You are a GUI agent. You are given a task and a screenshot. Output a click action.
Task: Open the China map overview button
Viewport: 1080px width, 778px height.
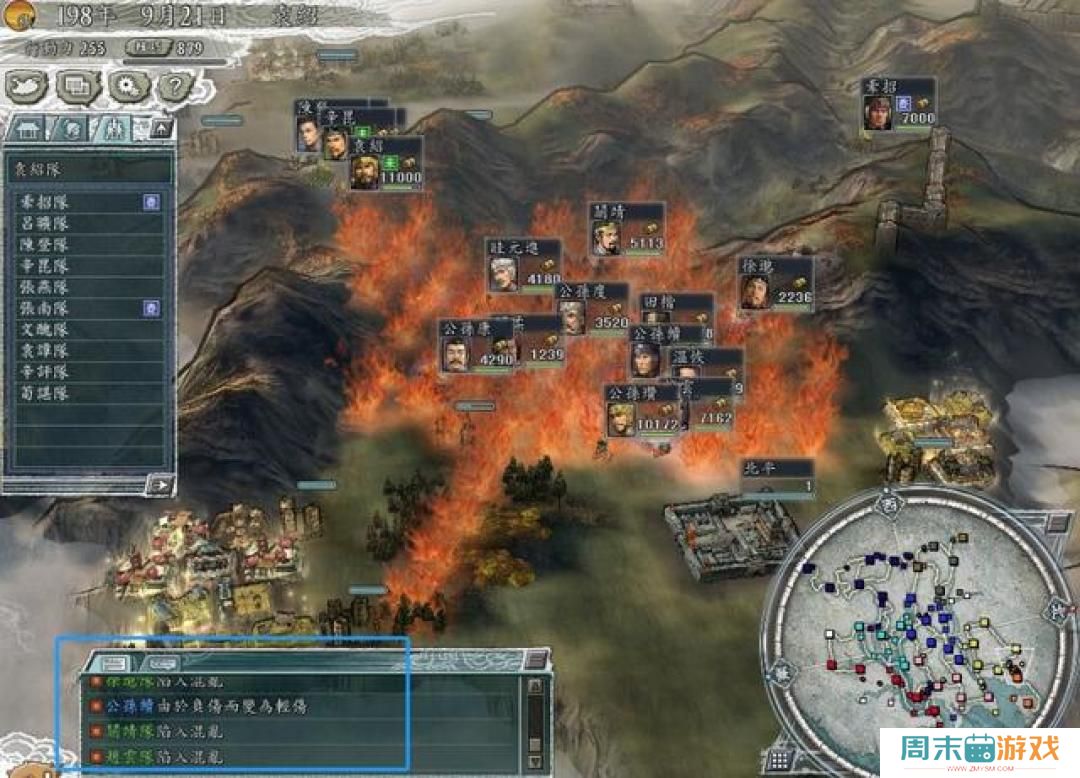(x=26, y=88)
